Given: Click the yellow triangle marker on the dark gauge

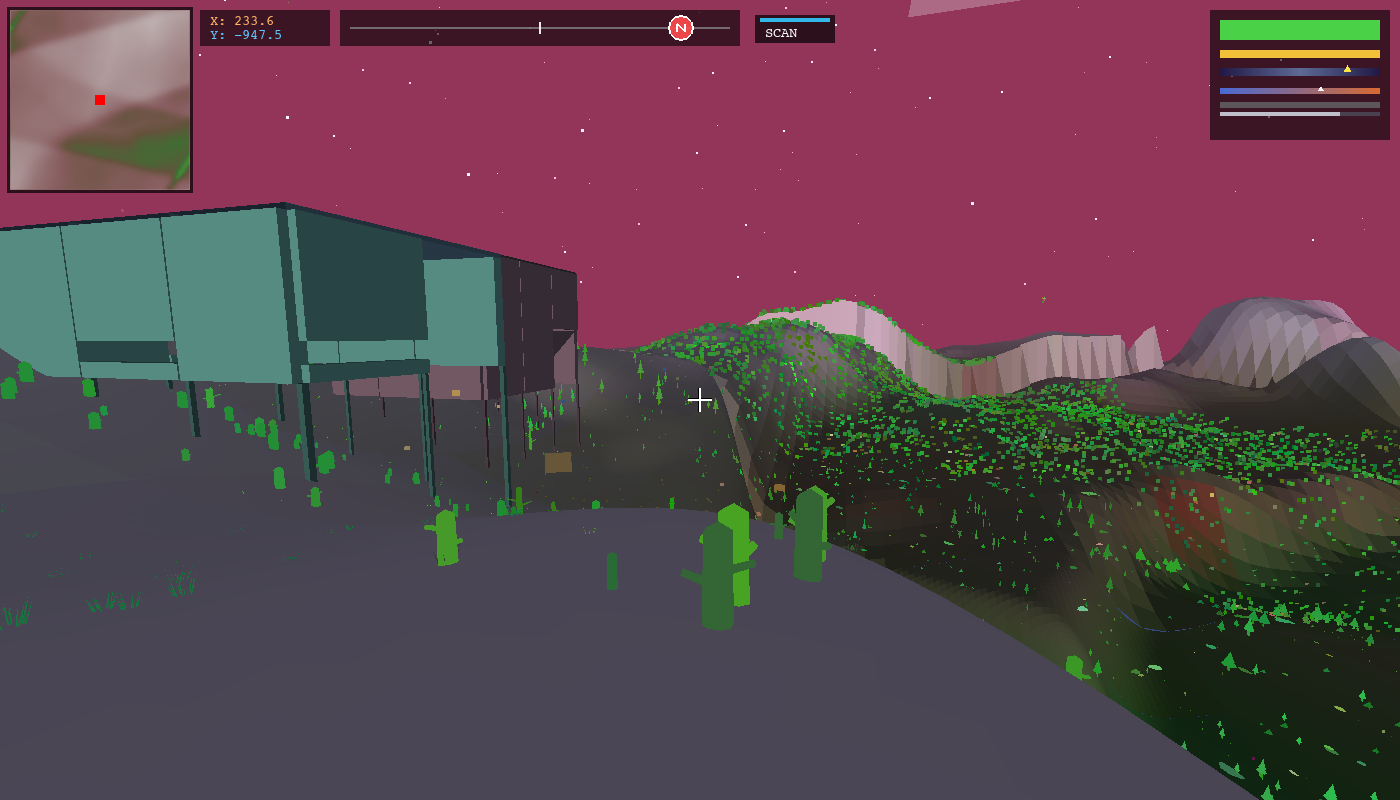Looking at the screenshot, I should coord(1348,69).
